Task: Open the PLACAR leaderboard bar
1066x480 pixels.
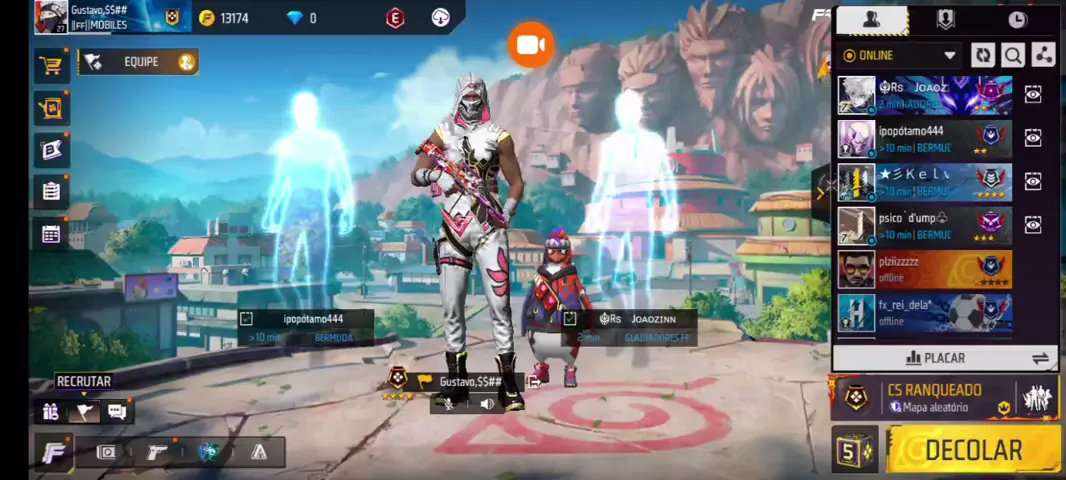Action: coord(935,358)
